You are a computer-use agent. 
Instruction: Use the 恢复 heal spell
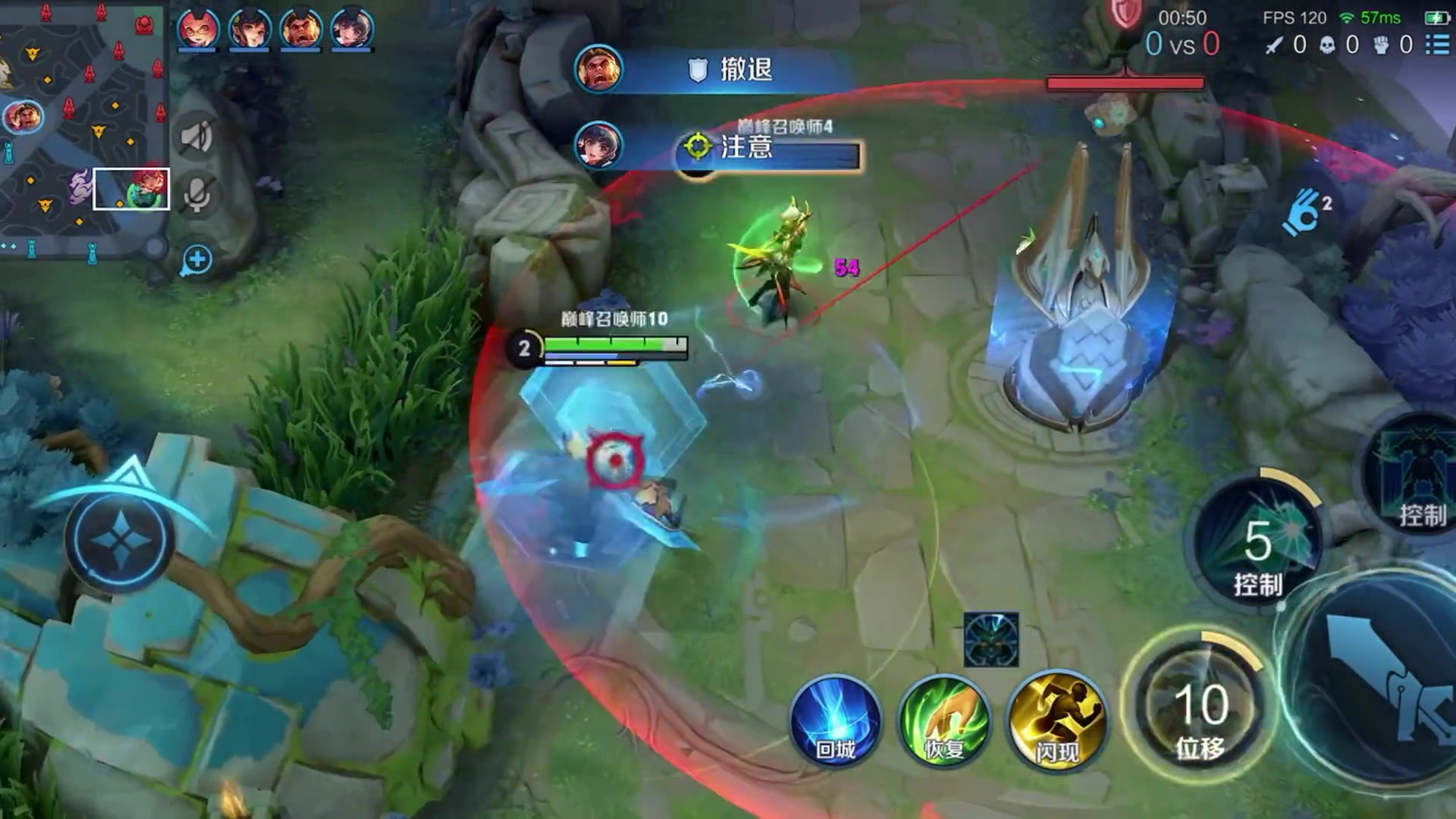point(944,720)
